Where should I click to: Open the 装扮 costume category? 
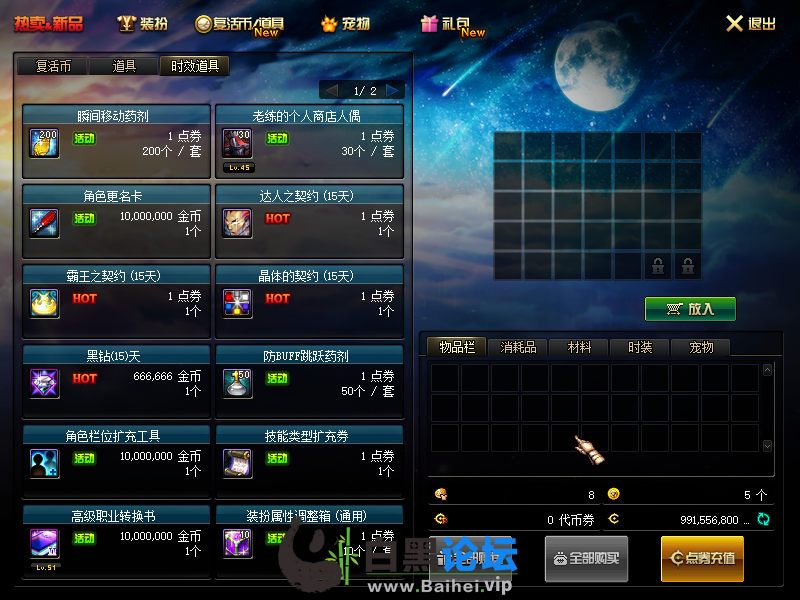pyautogui.click(x=142, y=23)
